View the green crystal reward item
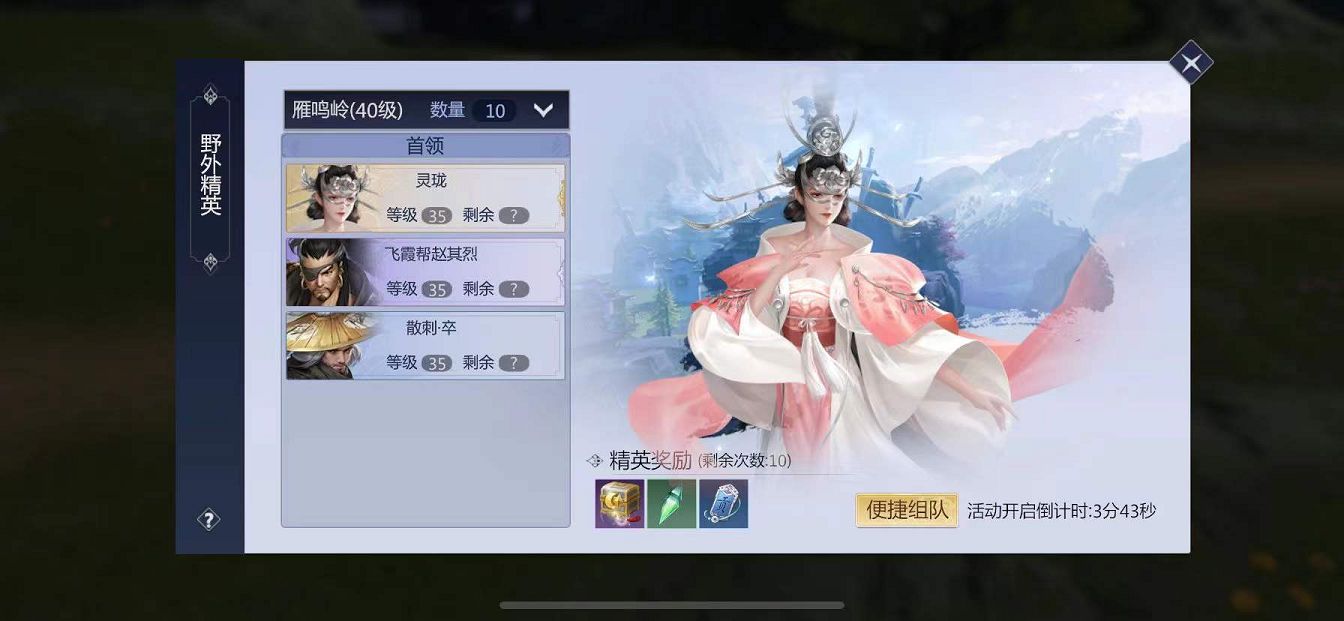 click(x=671, y=504)
